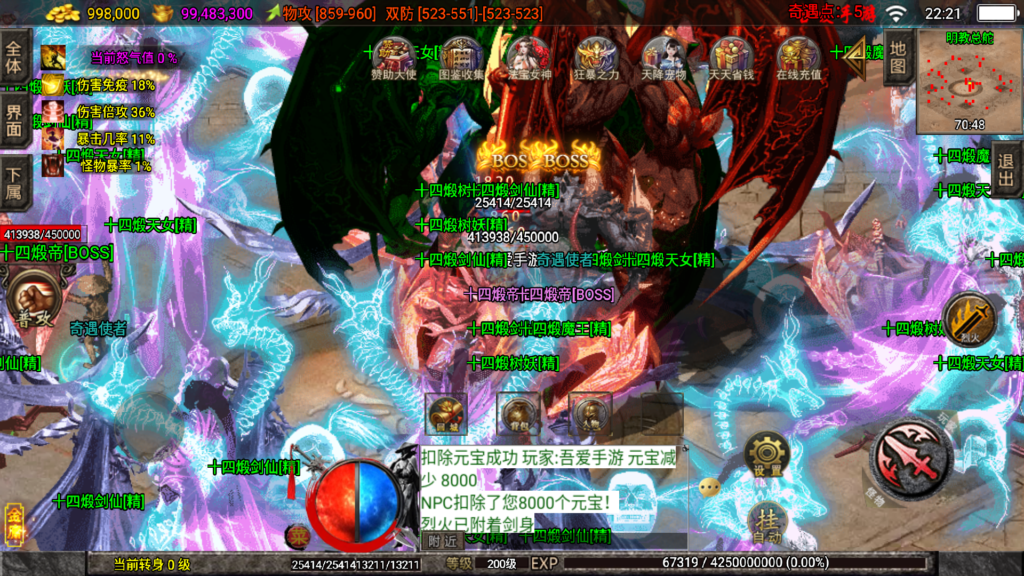Open the 背包 bag
1024x576 pixels.
tap(518, 413)
